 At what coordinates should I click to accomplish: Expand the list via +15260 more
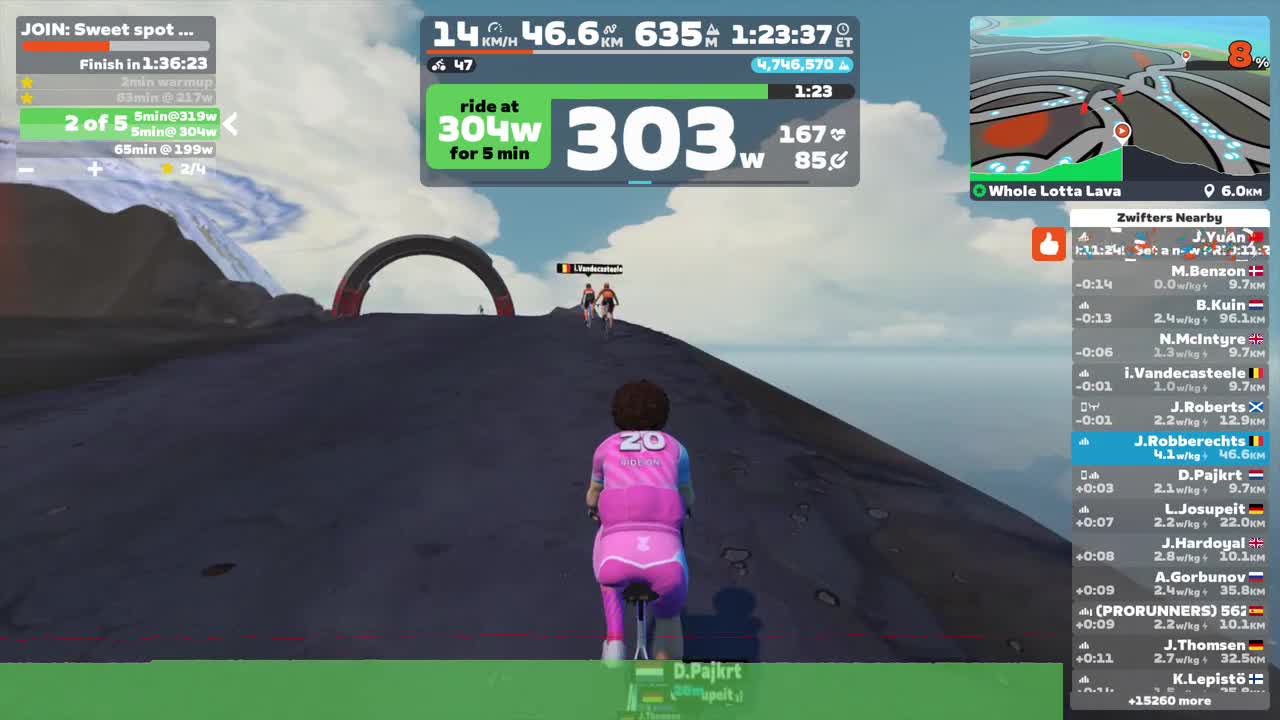(x=1172, y=701)
